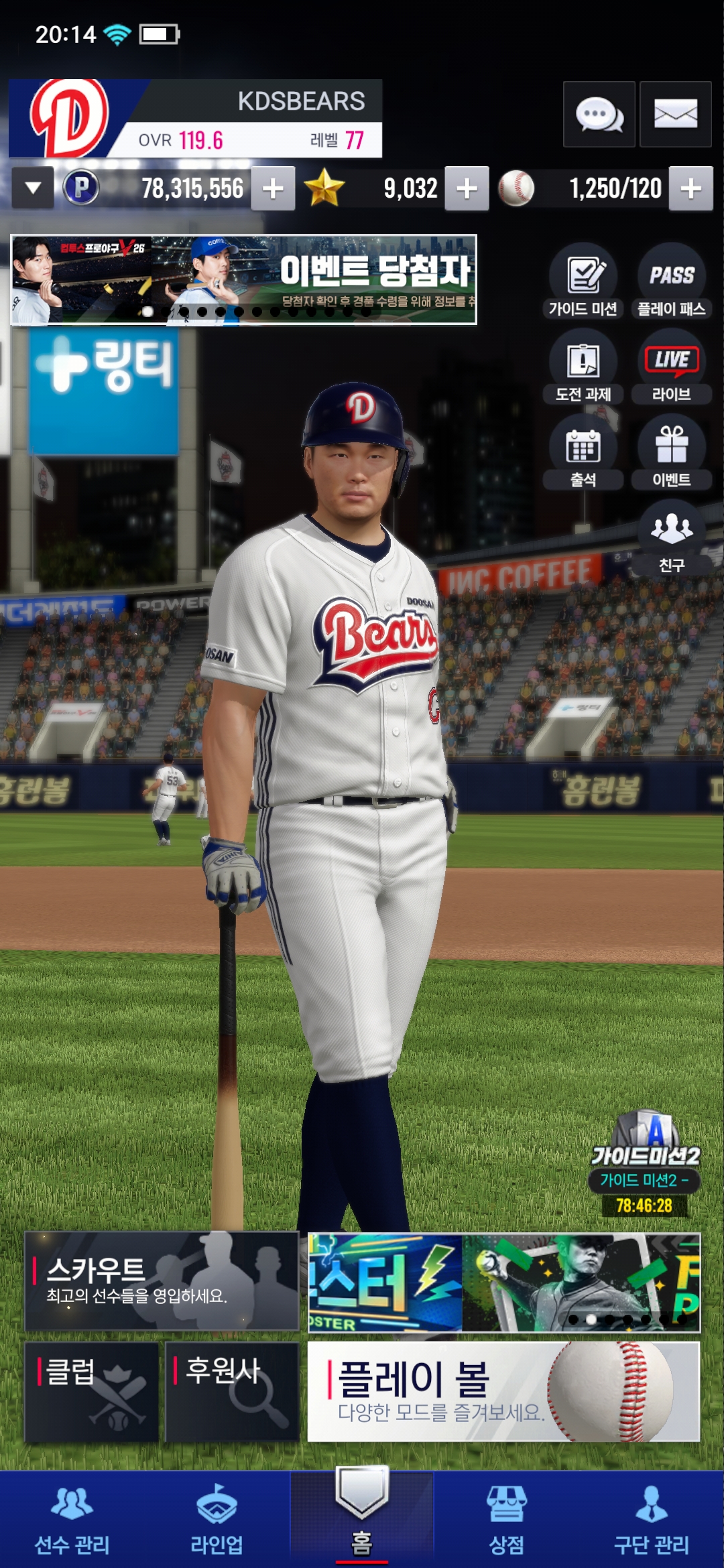Open the chat speech bubble icon
724x1568 pixels.
[x=599, y=115]
